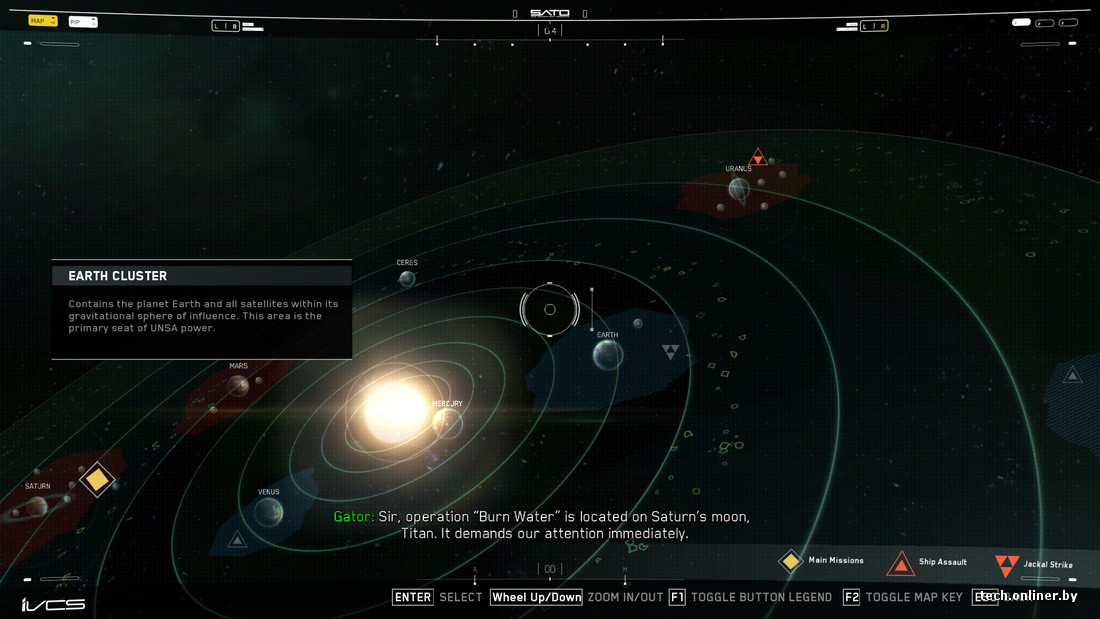Screen dimensions: 1100x619
Task: Select Mercury next to the sun
Action: [447, 423]
